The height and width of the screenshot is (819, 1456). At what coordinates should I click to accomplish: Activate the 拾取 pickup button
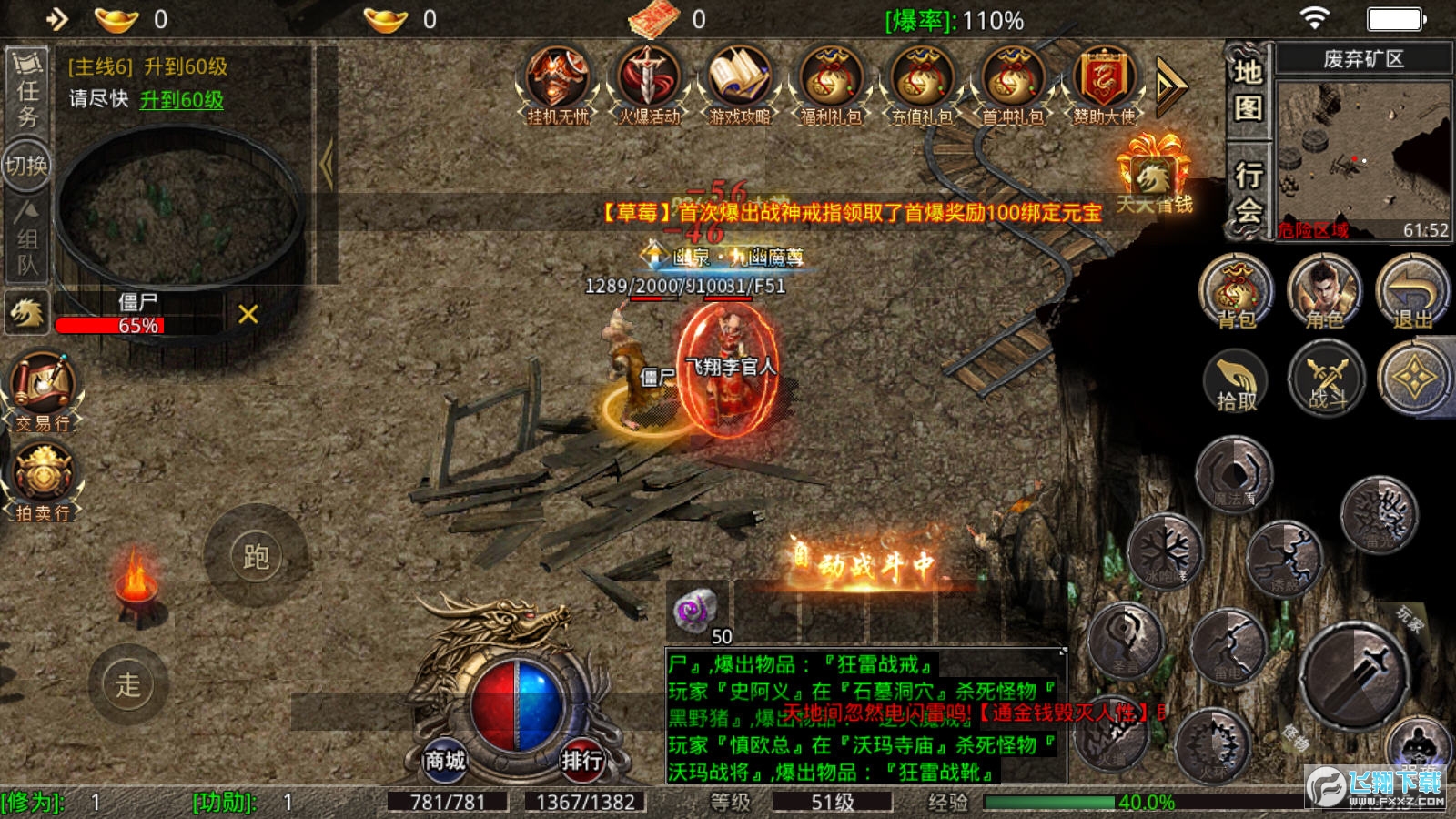(1236, 380)
